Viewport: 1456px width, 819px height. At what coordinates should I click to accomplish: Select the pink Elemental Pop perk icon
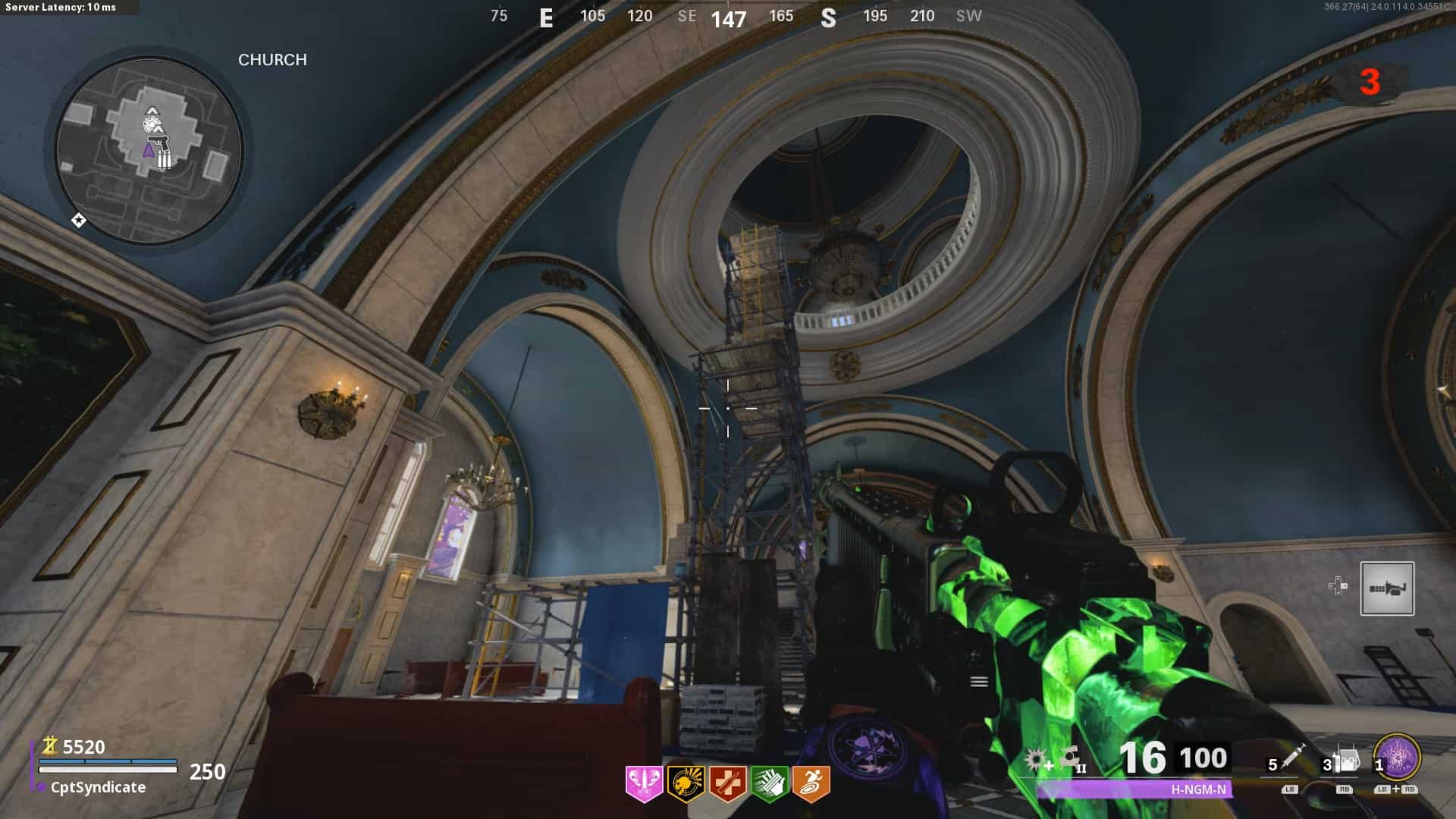click(644, 783)
